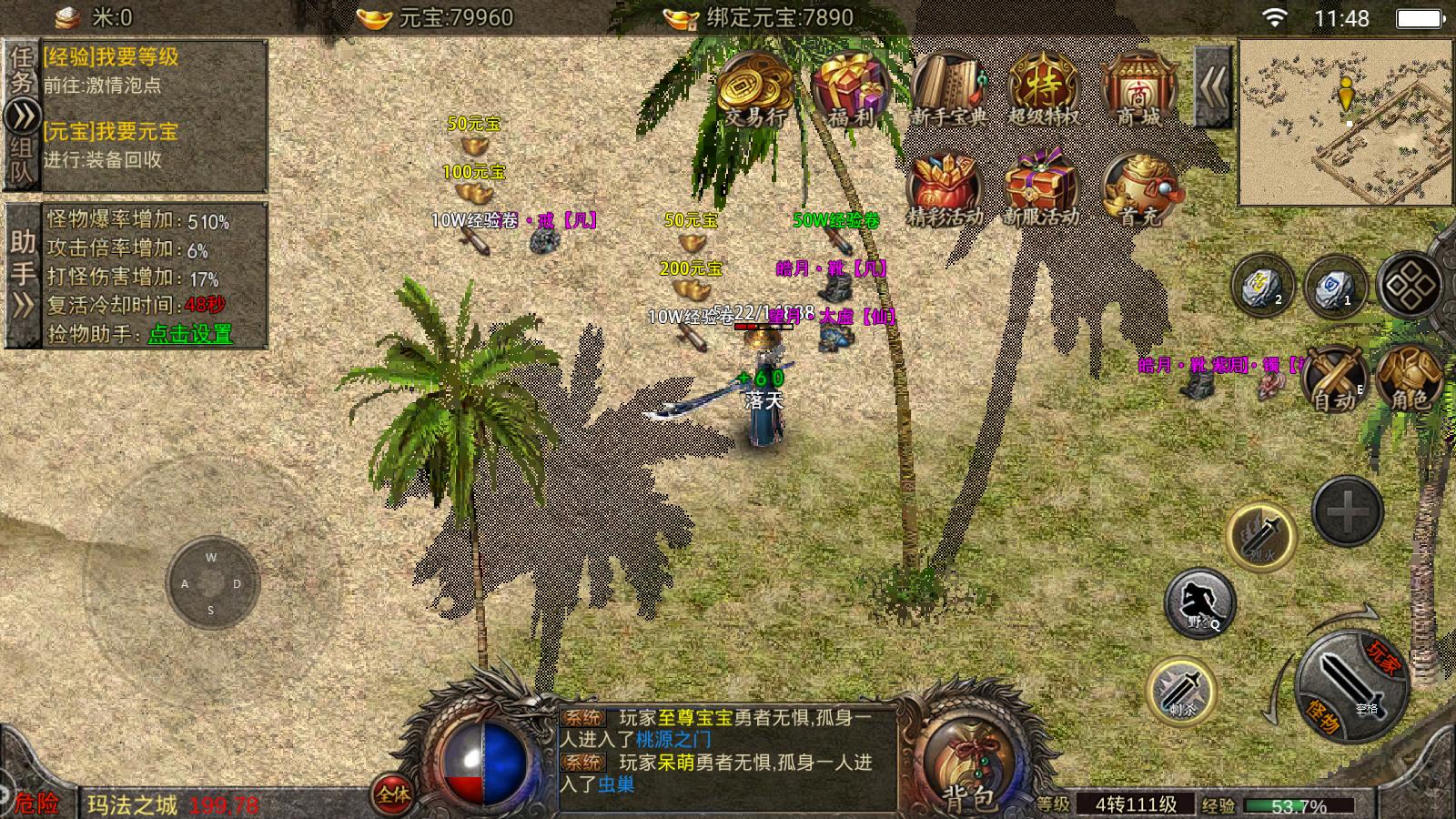The width and height of the screenshot is (1456, 819).
Task: Open the 超级特权 super privilege menu
Action: pyautogui.click(x=1043, y=89)
